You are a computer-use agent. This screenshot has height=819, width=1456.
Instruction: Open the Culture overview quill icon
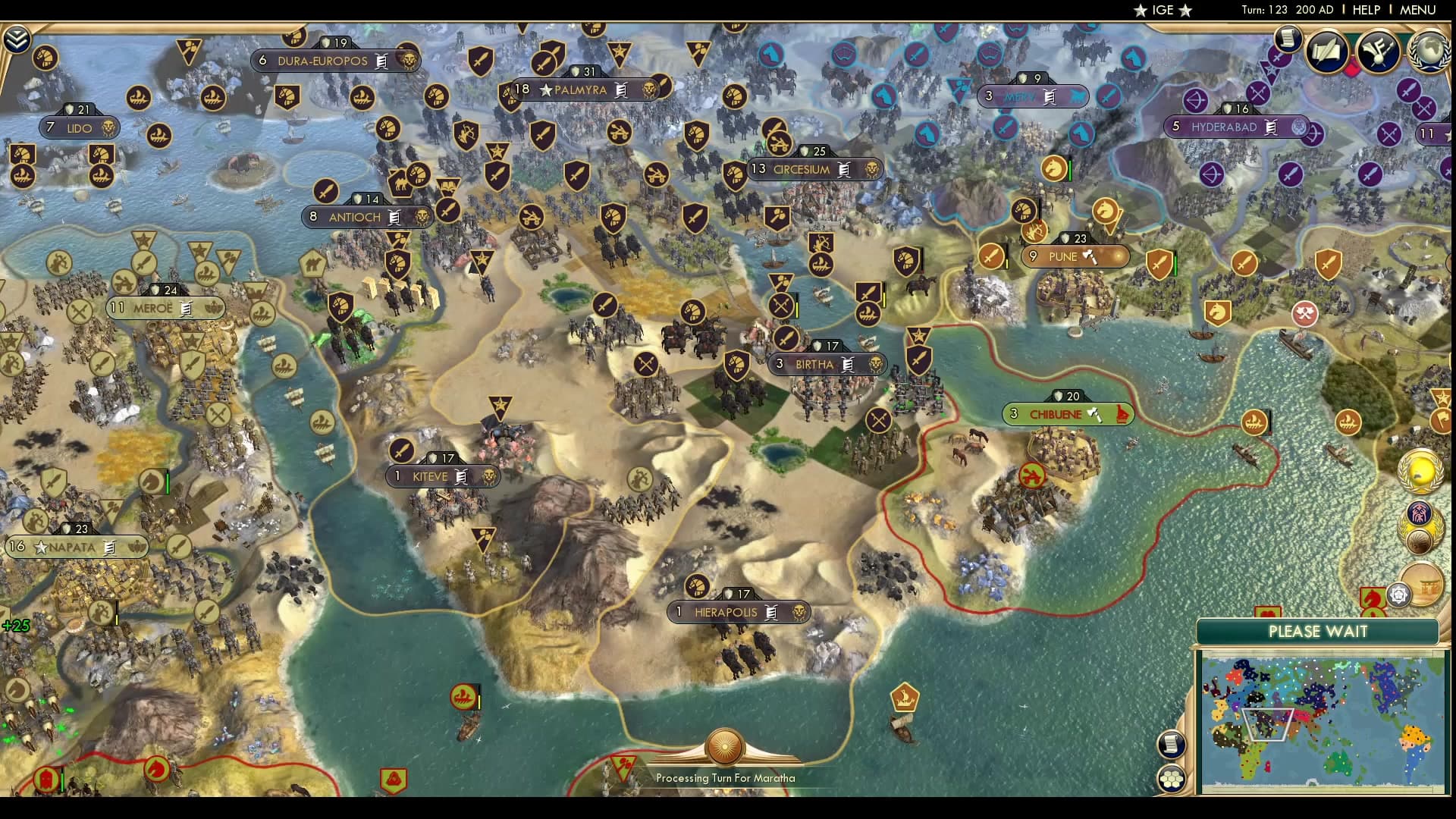[1376, 53]
